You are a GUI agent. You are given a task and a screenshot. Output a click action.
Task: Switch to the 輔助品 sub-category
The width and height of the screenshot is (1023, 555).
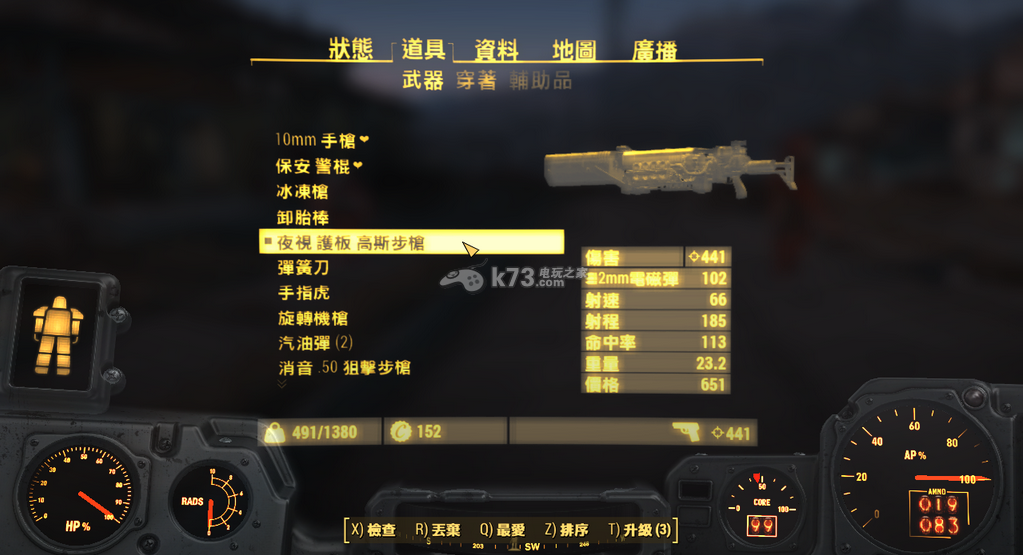(x=540, y=82)
